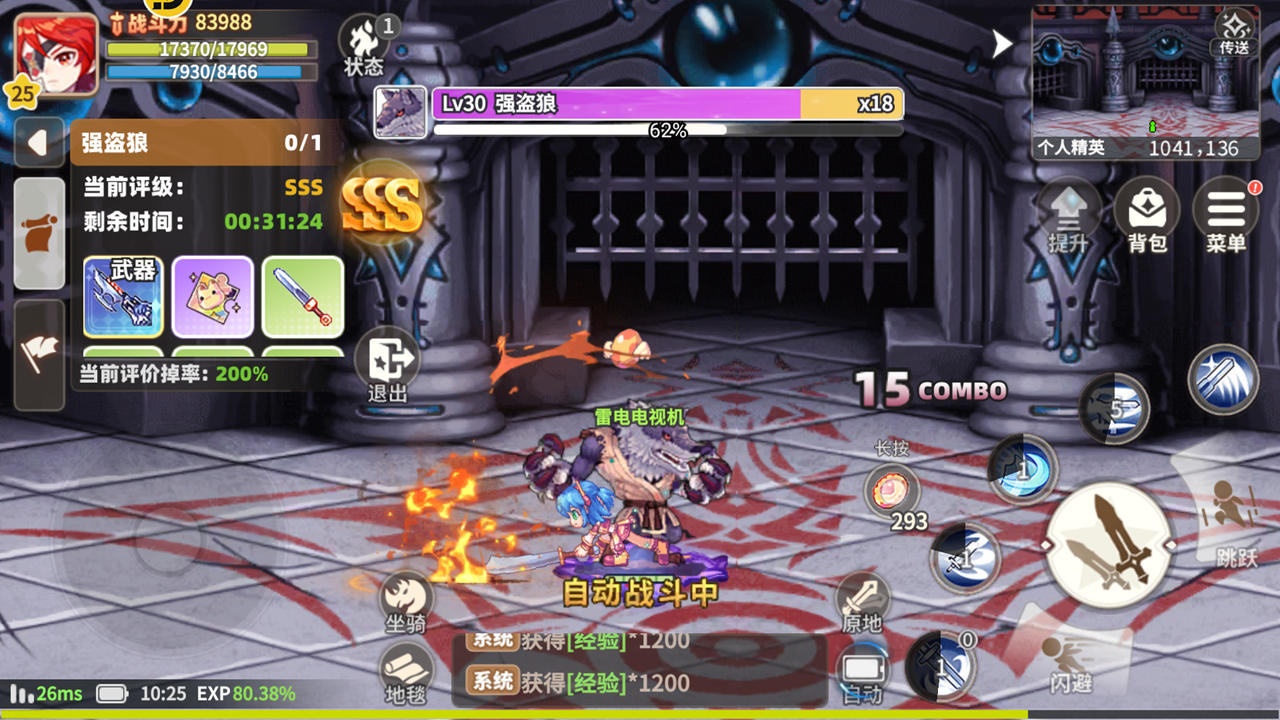1280x720 pixels.
Task: Open the 菜单 main menu
Action: click(1226, 213)
